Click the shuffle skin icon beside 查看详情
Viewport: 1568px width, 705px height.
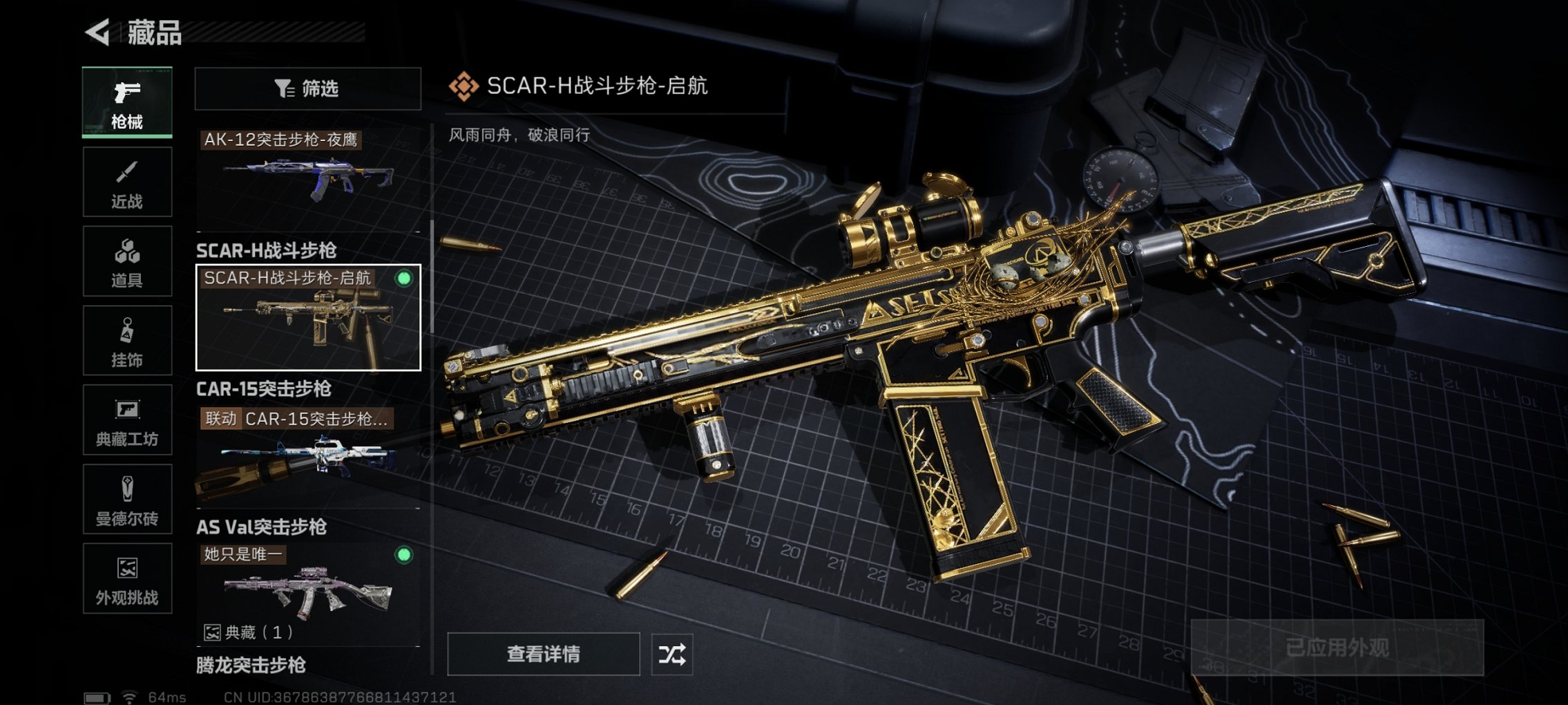673,654
